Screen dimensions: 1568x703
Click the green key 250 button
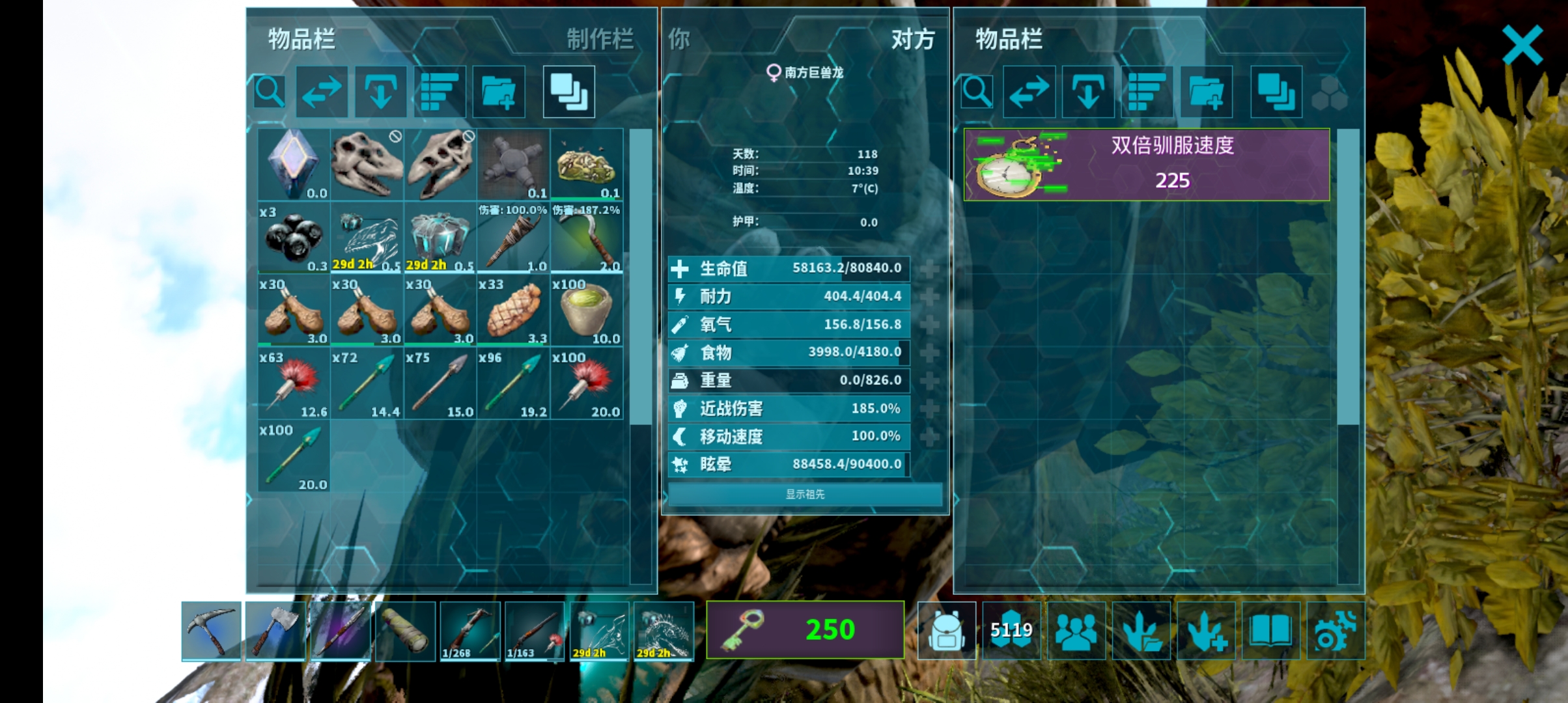[x=805, y=629]
